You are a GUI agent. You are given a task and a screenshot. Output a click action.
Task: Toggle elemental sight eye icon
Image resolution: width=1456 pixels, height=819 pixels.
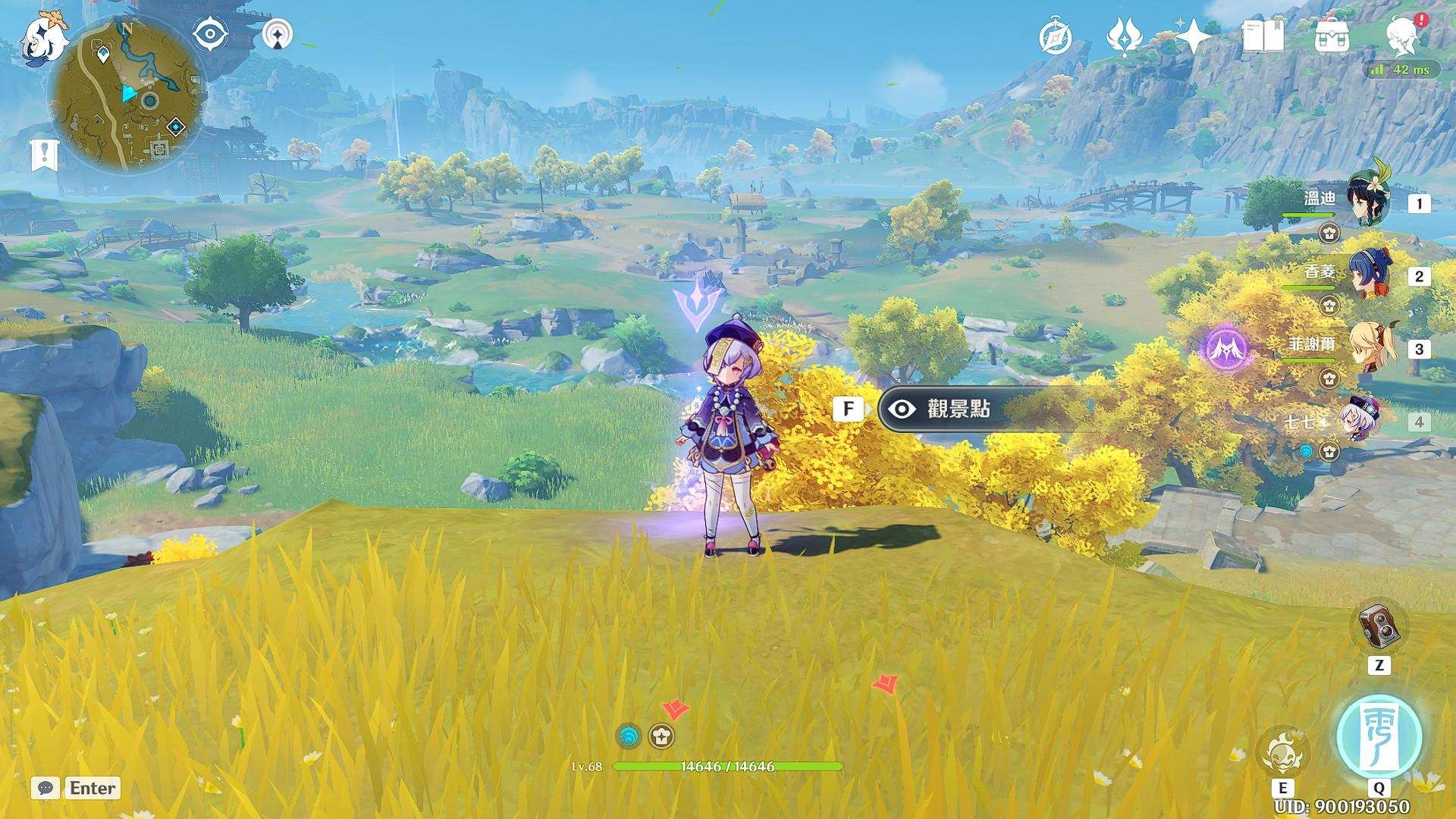[211, 35]
